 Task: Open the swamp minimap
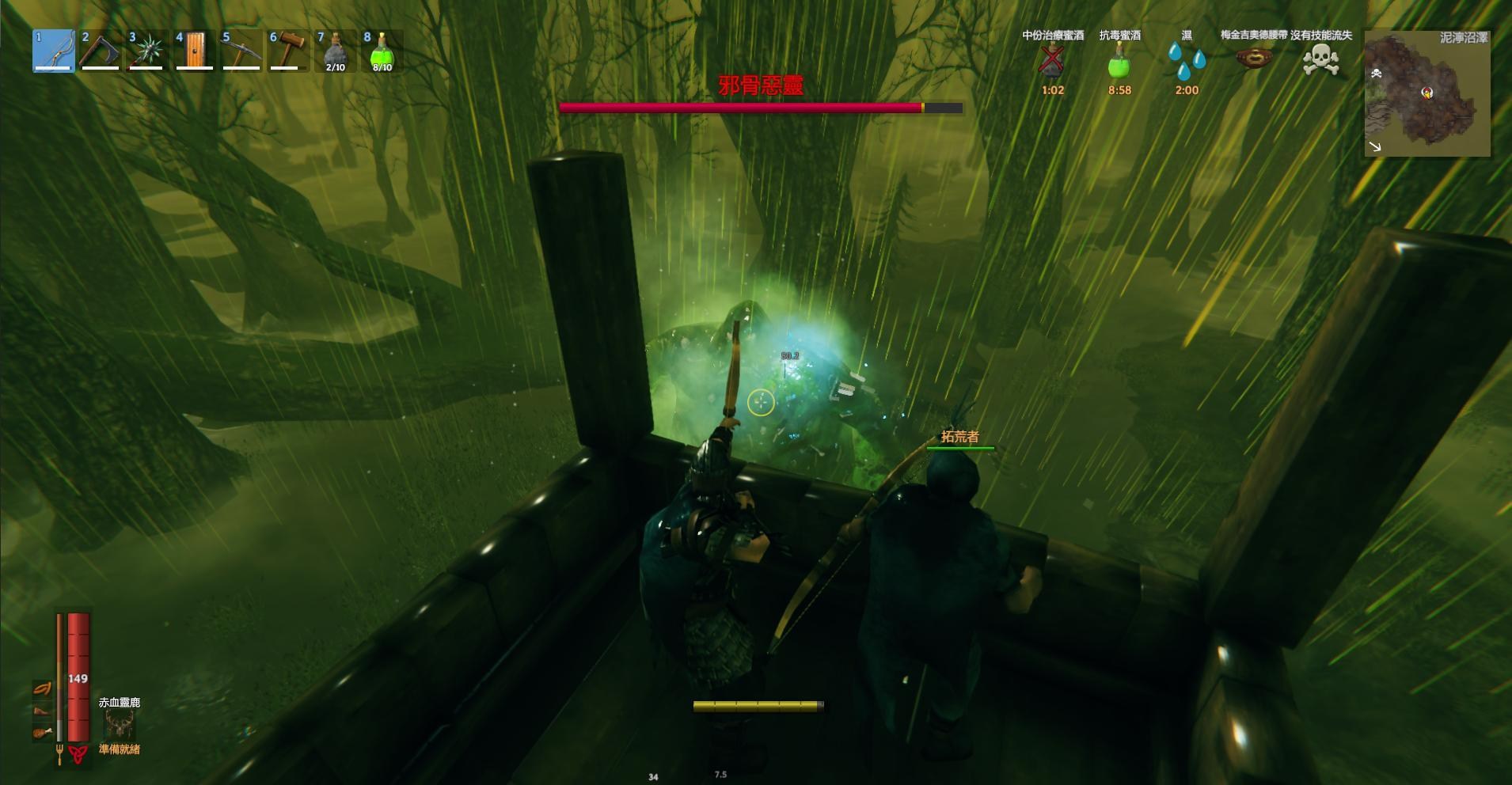click(x=1427, y=93)
